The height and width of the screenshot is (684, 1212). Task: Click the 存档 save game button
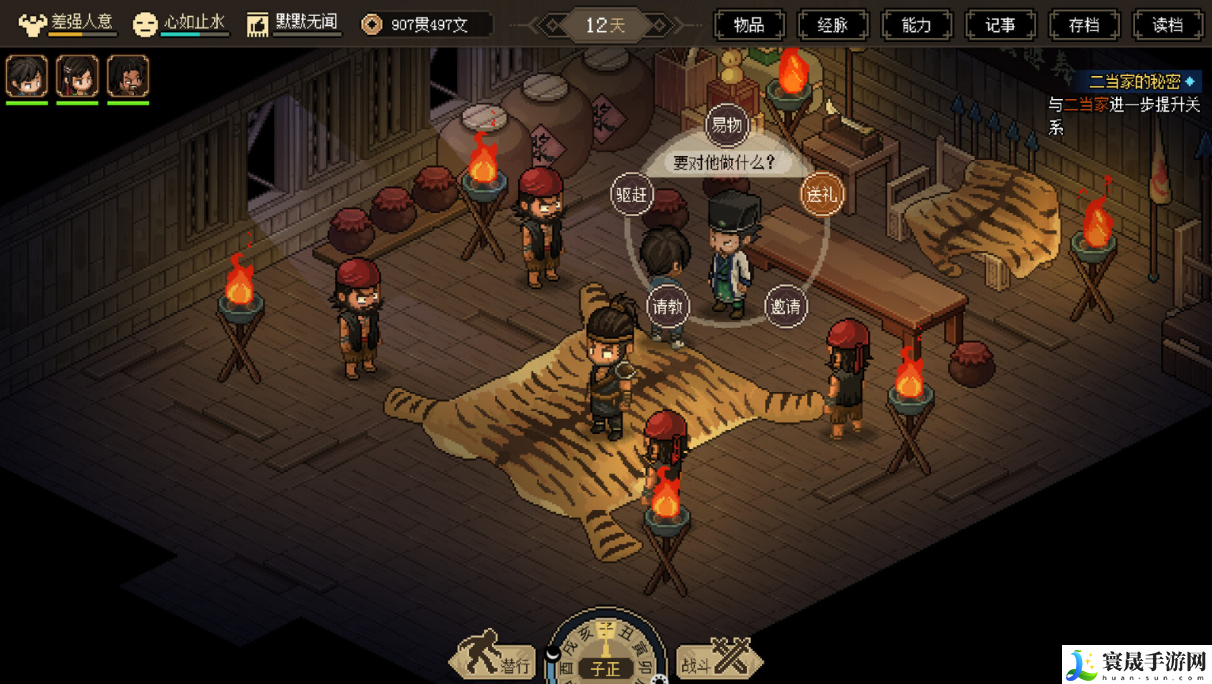(1084, 25)
